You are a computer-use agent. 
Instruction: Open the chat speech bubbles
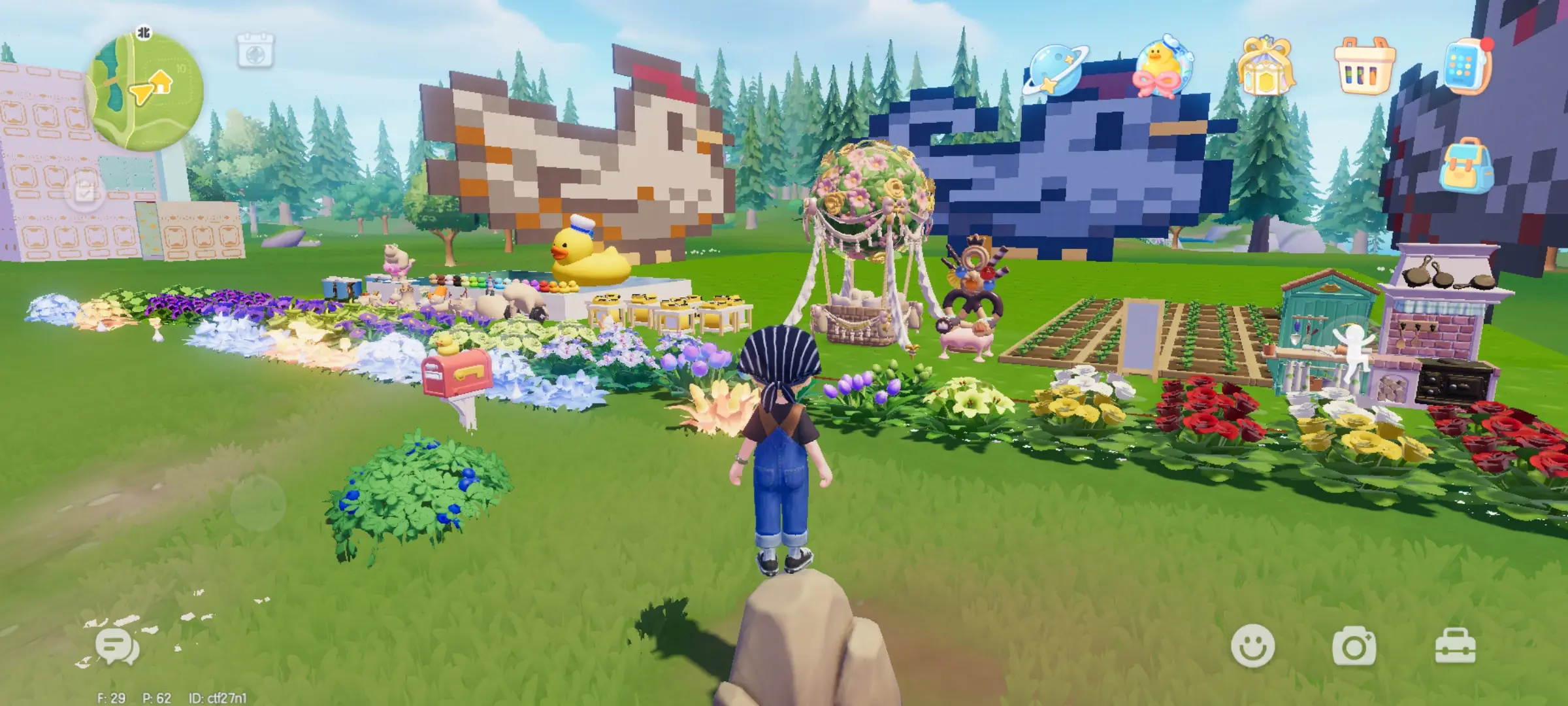pos(117,647)
